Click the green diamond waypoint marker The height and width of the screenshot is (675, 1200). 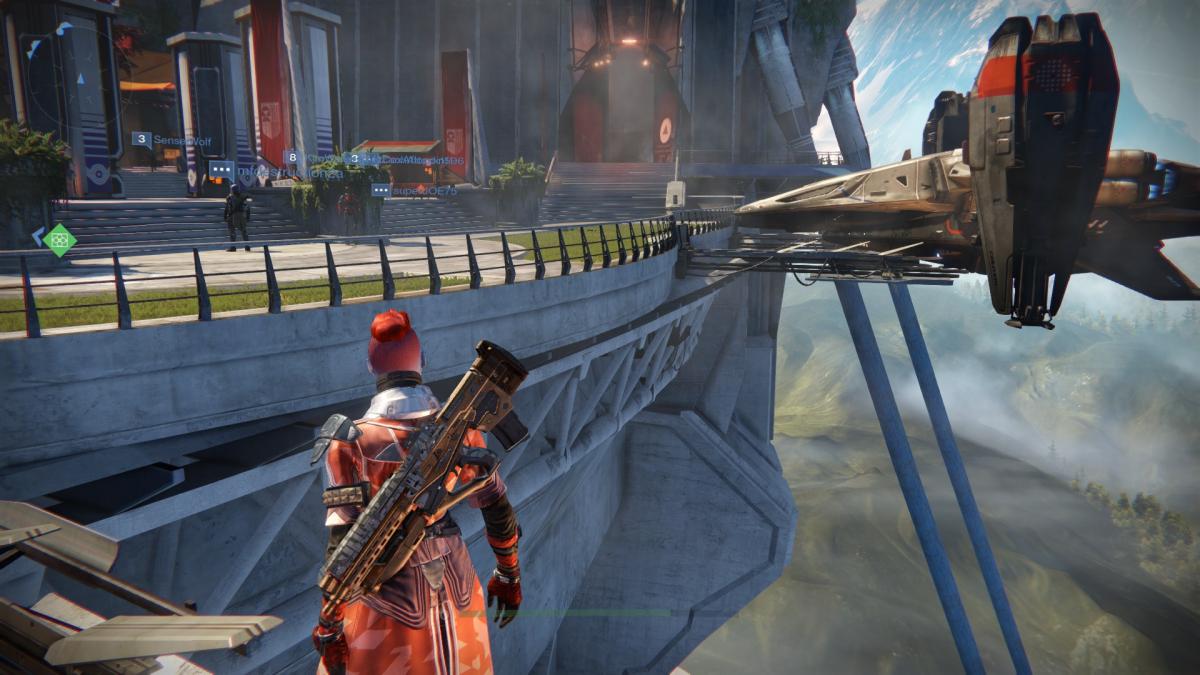point(60,240)
